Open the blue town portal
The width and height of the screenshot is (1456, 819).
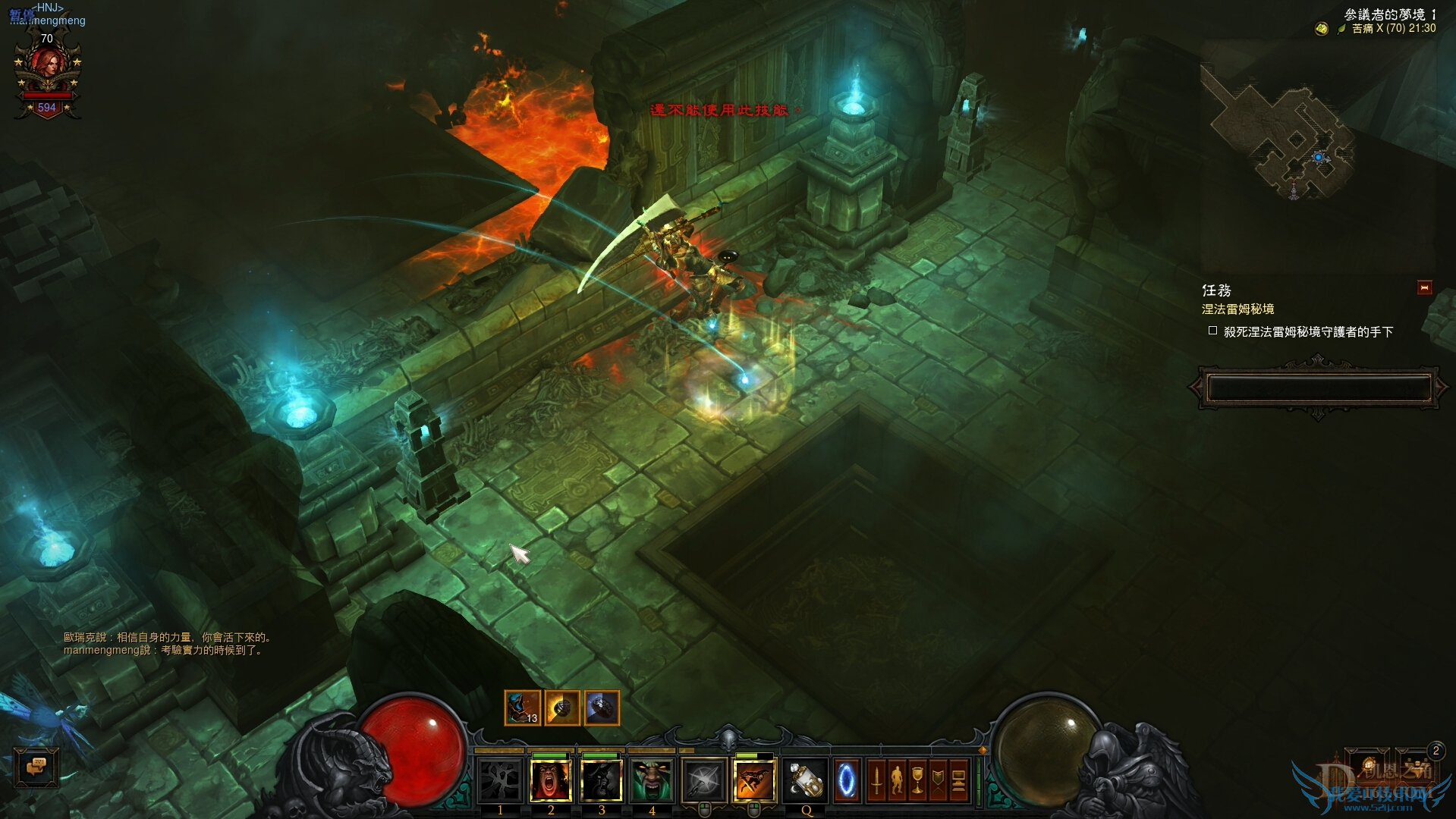coord(846,780)
